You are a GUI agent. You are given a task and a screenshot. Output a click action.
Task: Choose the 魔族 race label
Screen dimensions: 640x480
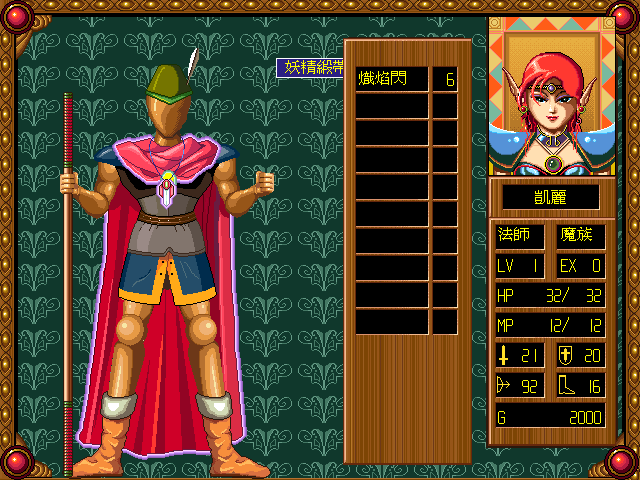(580, 236)
